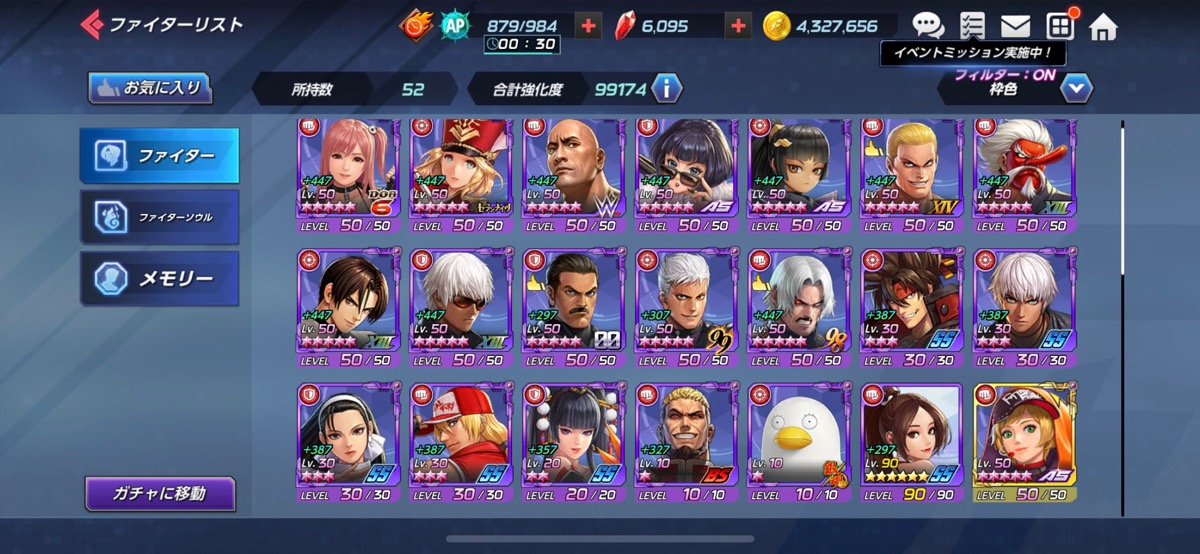Add rubies with the plus button

(739, 26)
